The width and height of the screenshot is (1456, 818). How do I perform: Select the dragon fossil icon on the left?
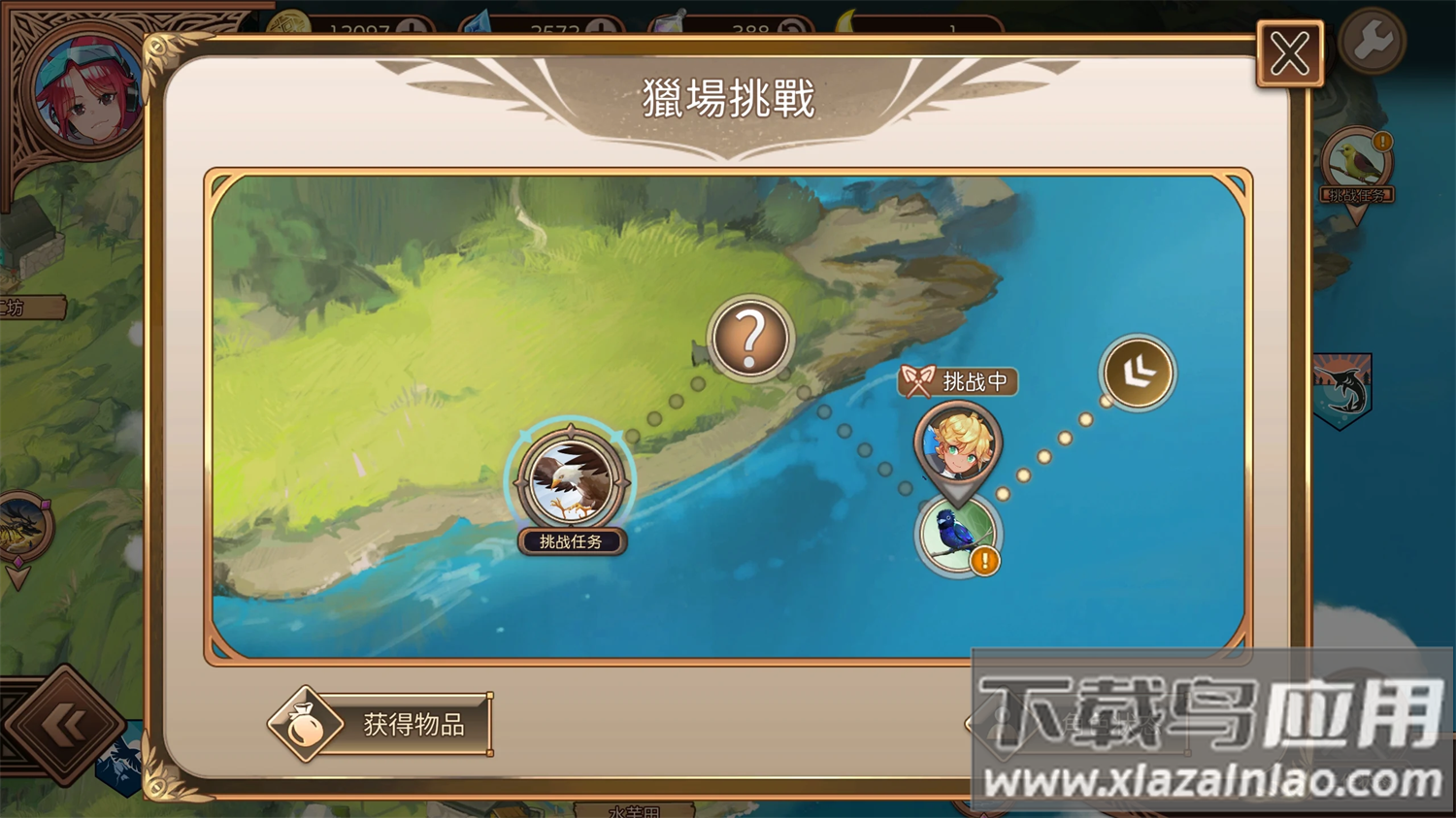pyautogui.click(x=17, y=524)
